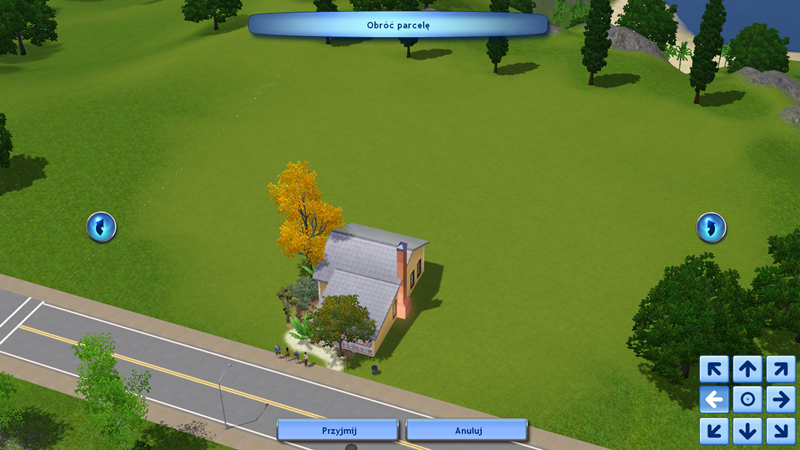Click the up-right diagonal arrow button
800x450 pixels.
pyautogui.click(x=780, y=369)
